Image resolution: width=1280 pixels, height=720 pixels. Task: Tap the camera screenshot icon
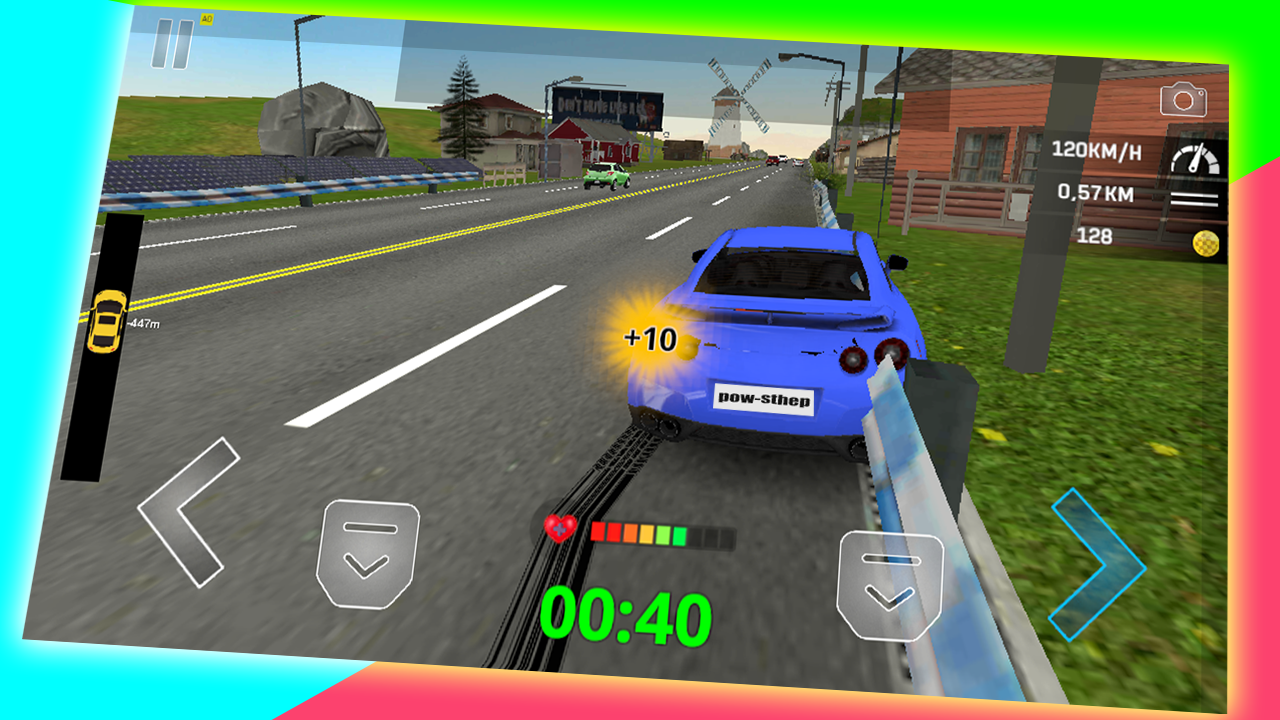pyautogui.click(x=1182, y=100)
